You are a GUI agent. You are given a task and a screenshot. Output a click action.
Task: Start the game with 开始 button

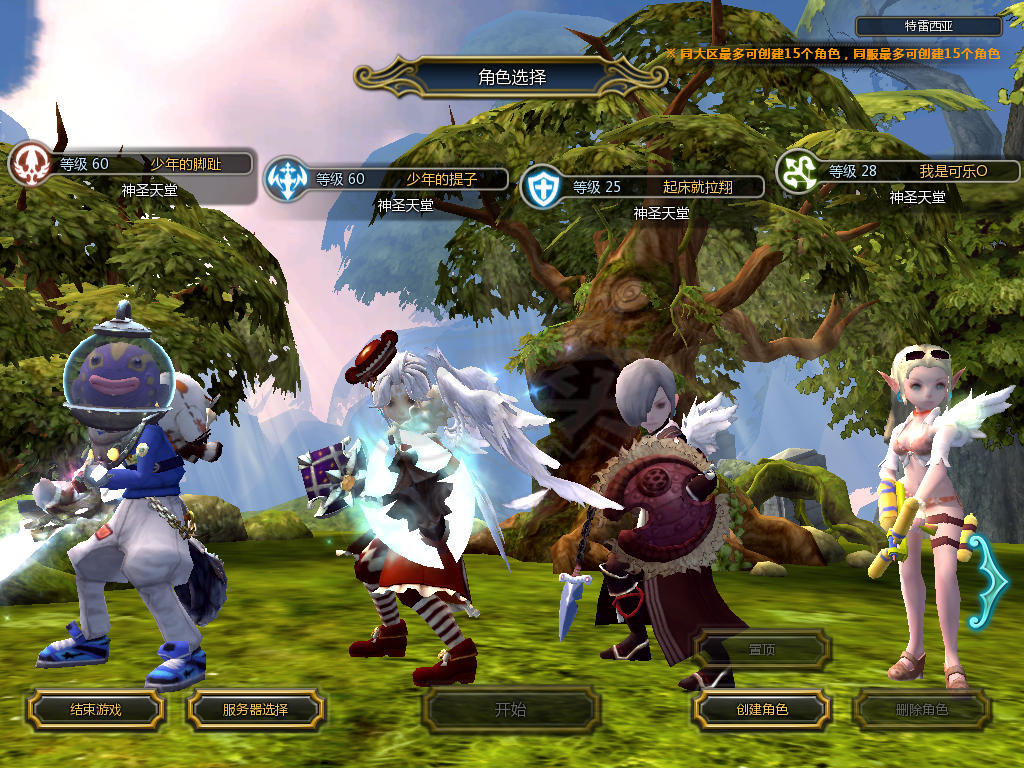(510, 710)
